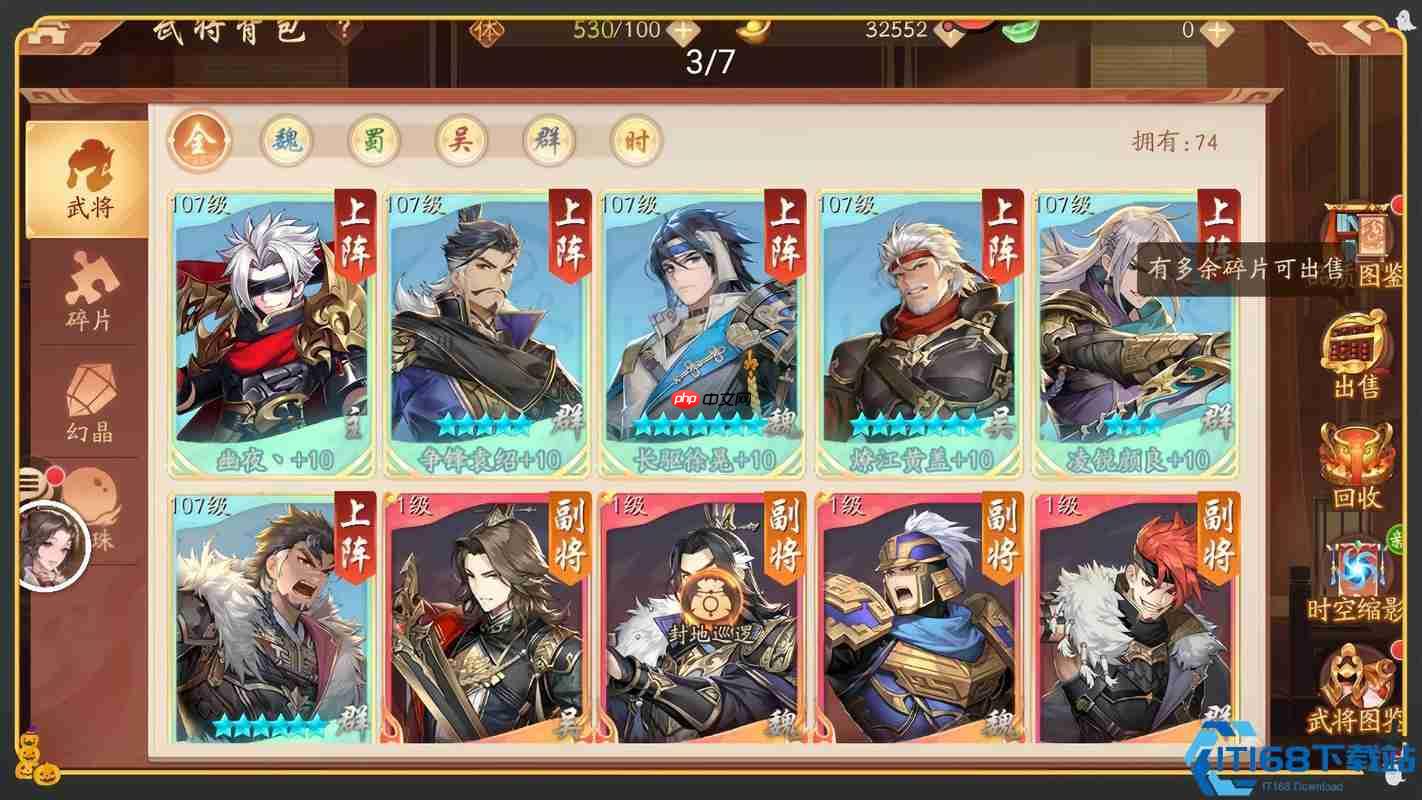Select the 长驱徐晃+10 character card

(x=707, y=330)
